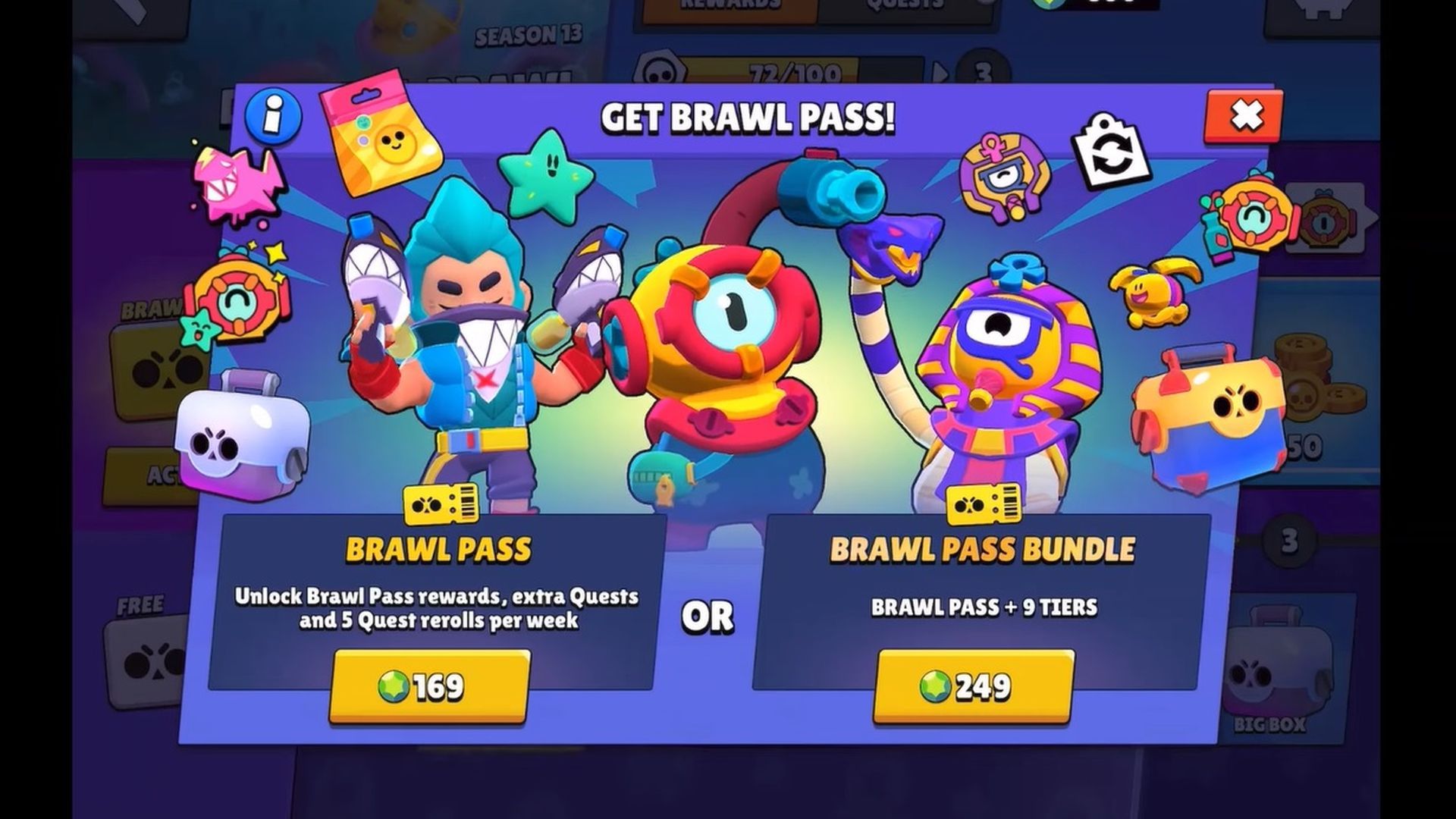Click the ticket icon above BRAWL PASS BUNDLE
The width and height of the screenshot is (1456, 819).
[x=983, y=503]
